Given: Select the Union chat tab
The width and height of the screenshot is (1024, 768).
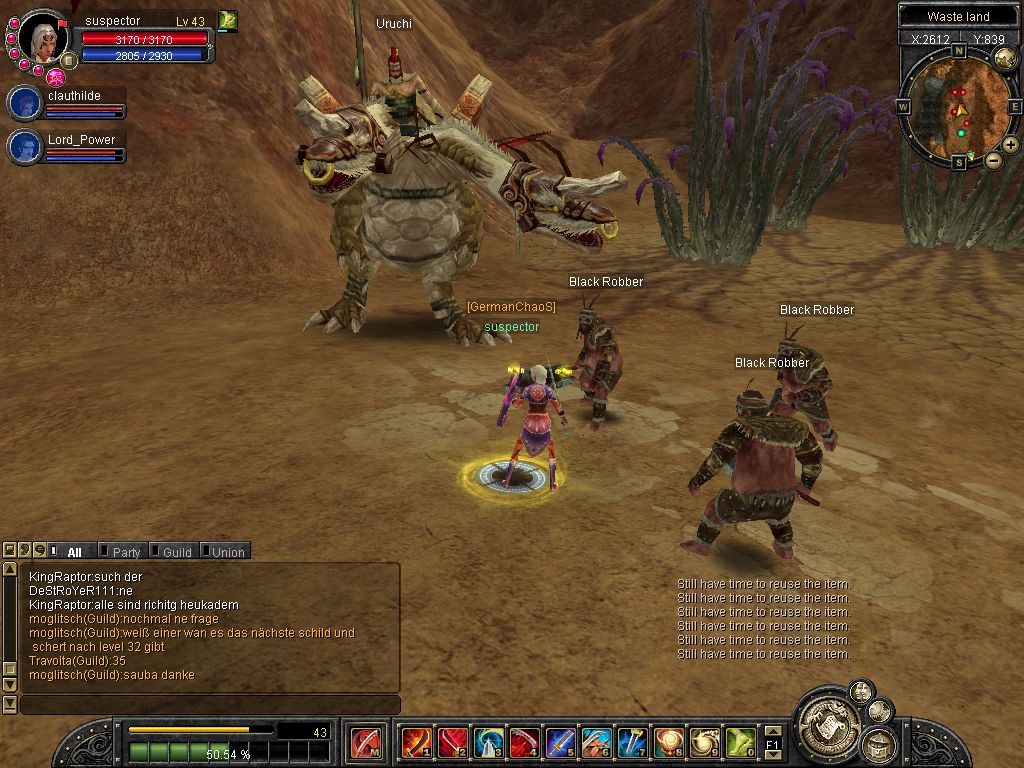Looking at the screenshot, I should pos(227,552).
